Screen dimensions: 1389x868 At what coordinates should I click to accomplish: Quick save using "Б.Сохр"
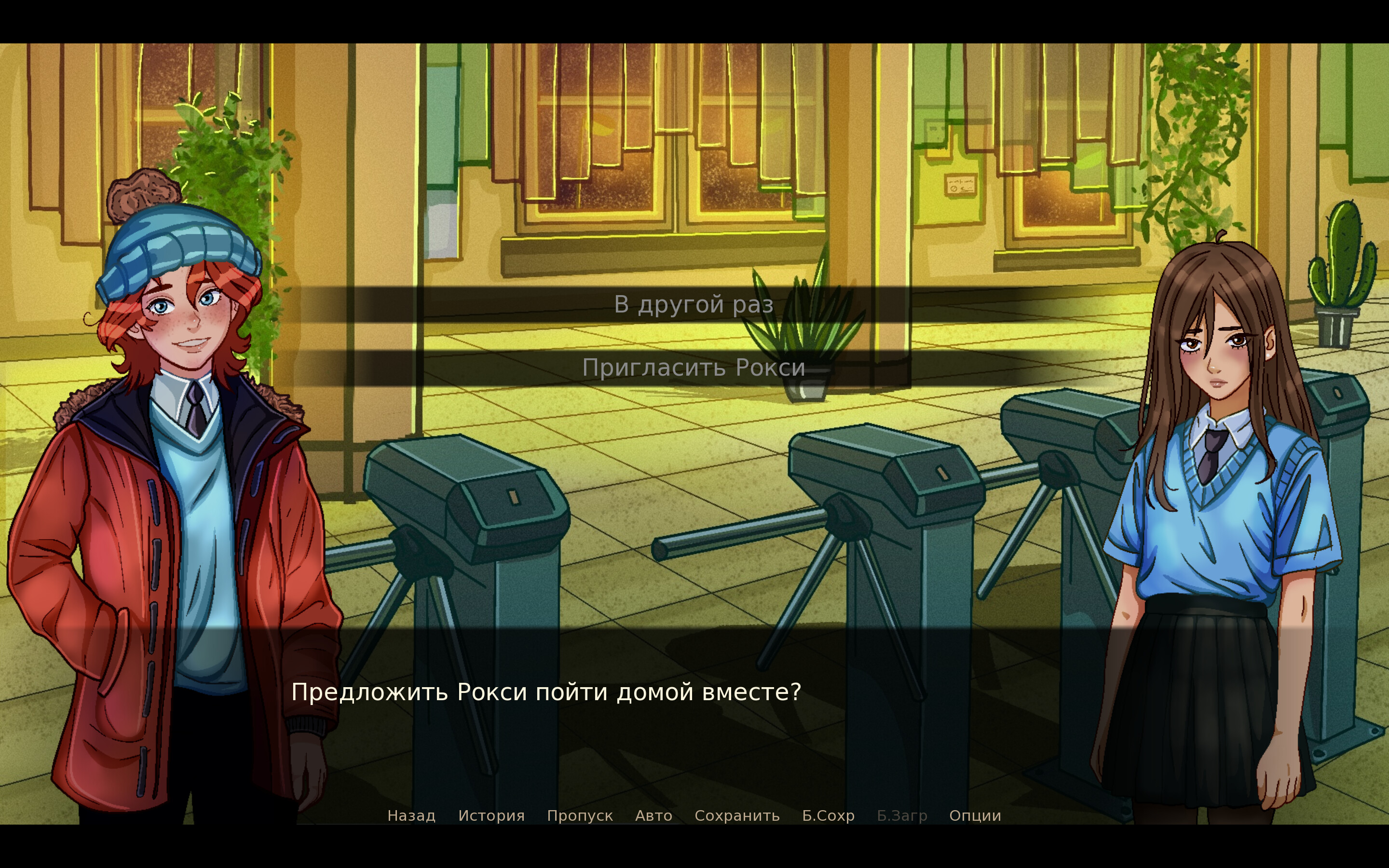click(x=827, y=815)
